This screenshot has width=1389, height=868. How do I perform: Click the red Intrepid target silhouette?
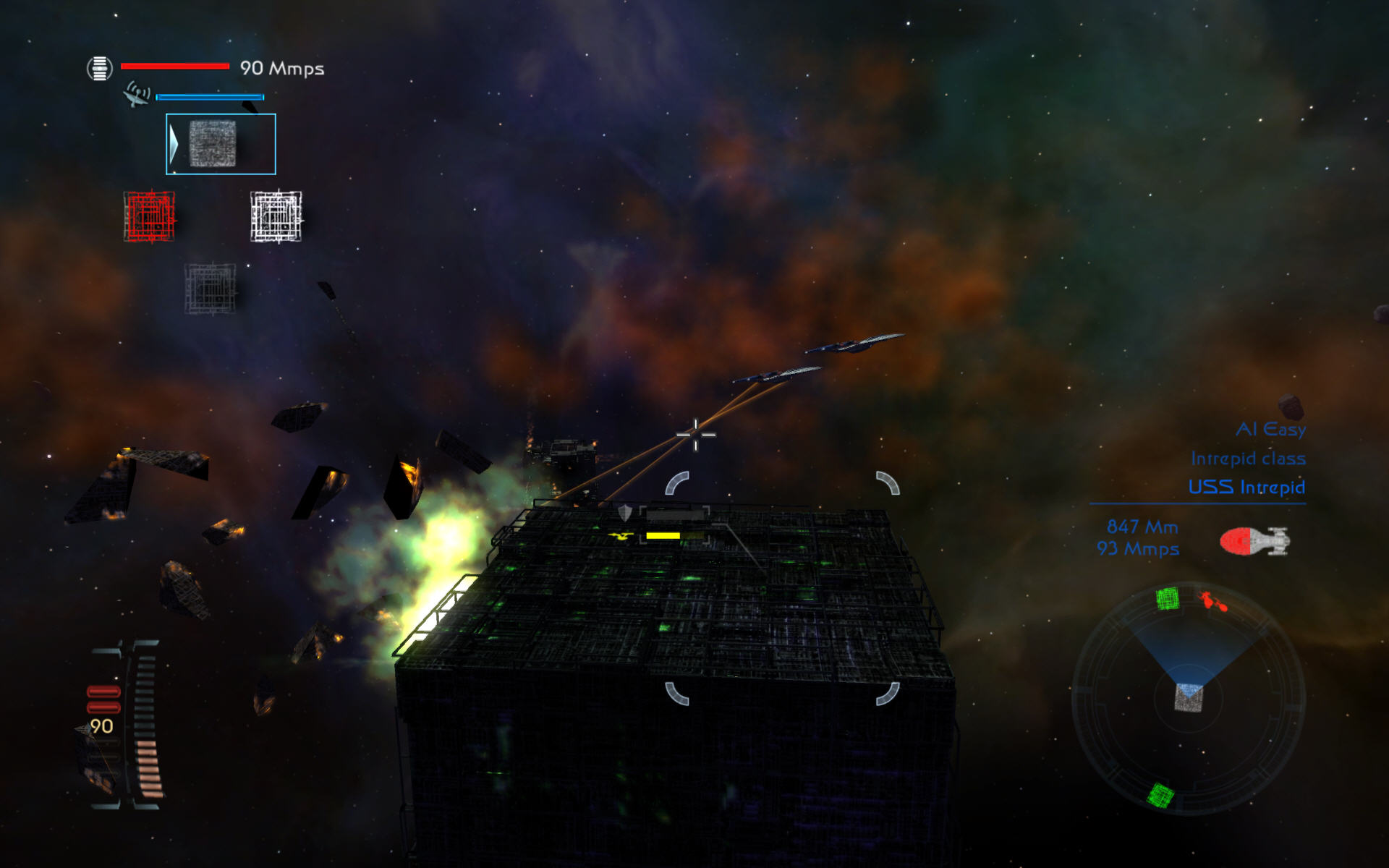pyautogui.click(x=1254, y=541)
